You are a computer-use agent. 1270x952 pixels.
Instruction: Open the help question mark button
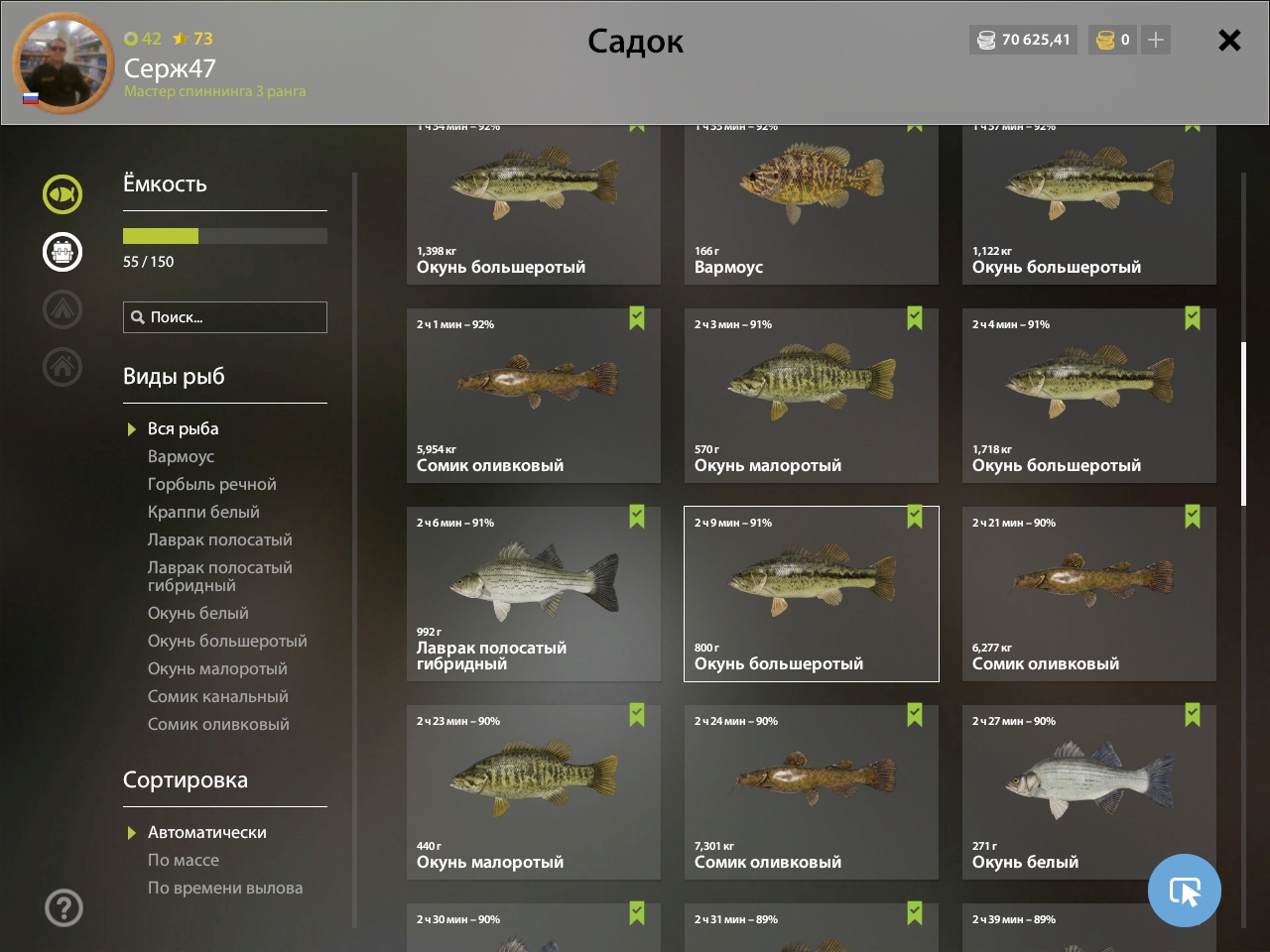click(x=63, y=907)
